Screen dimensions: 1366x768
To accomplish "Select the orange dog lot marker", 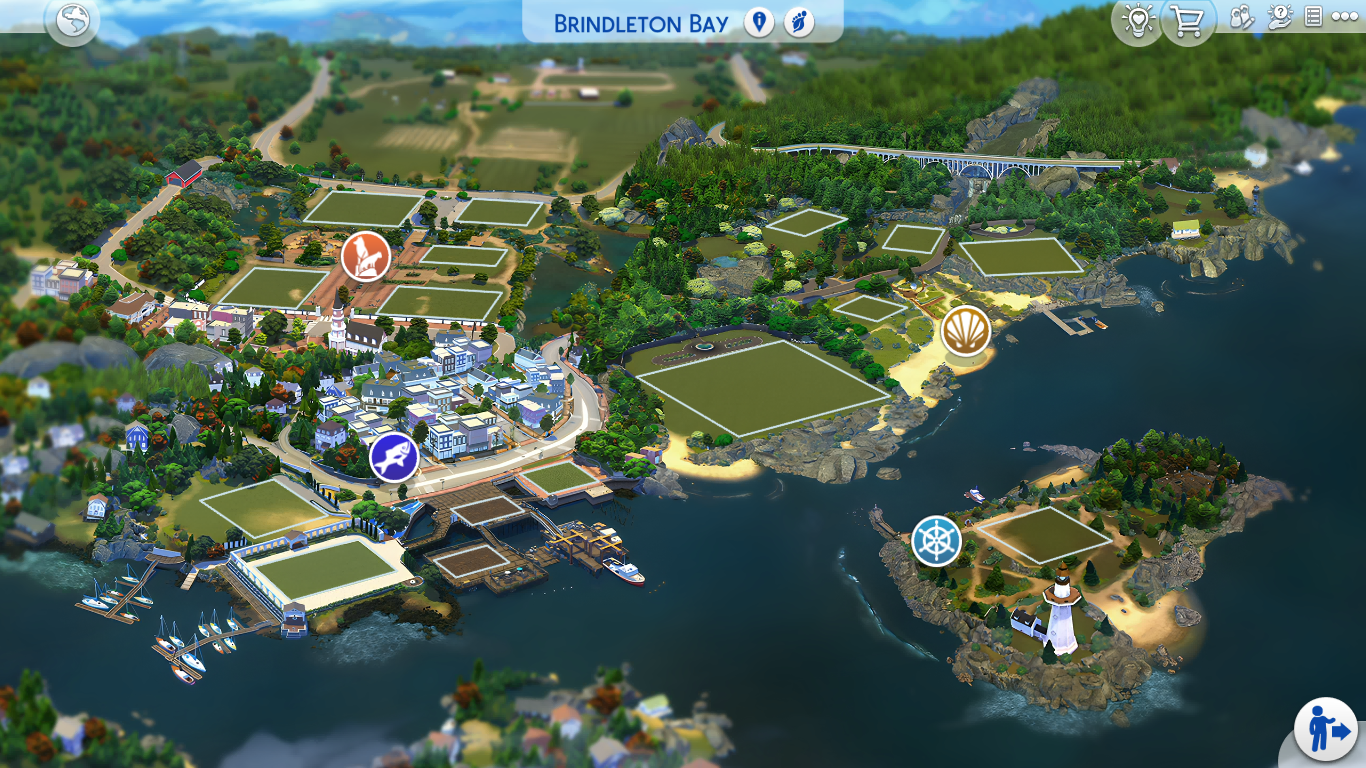I will click(x=365, y=256).
